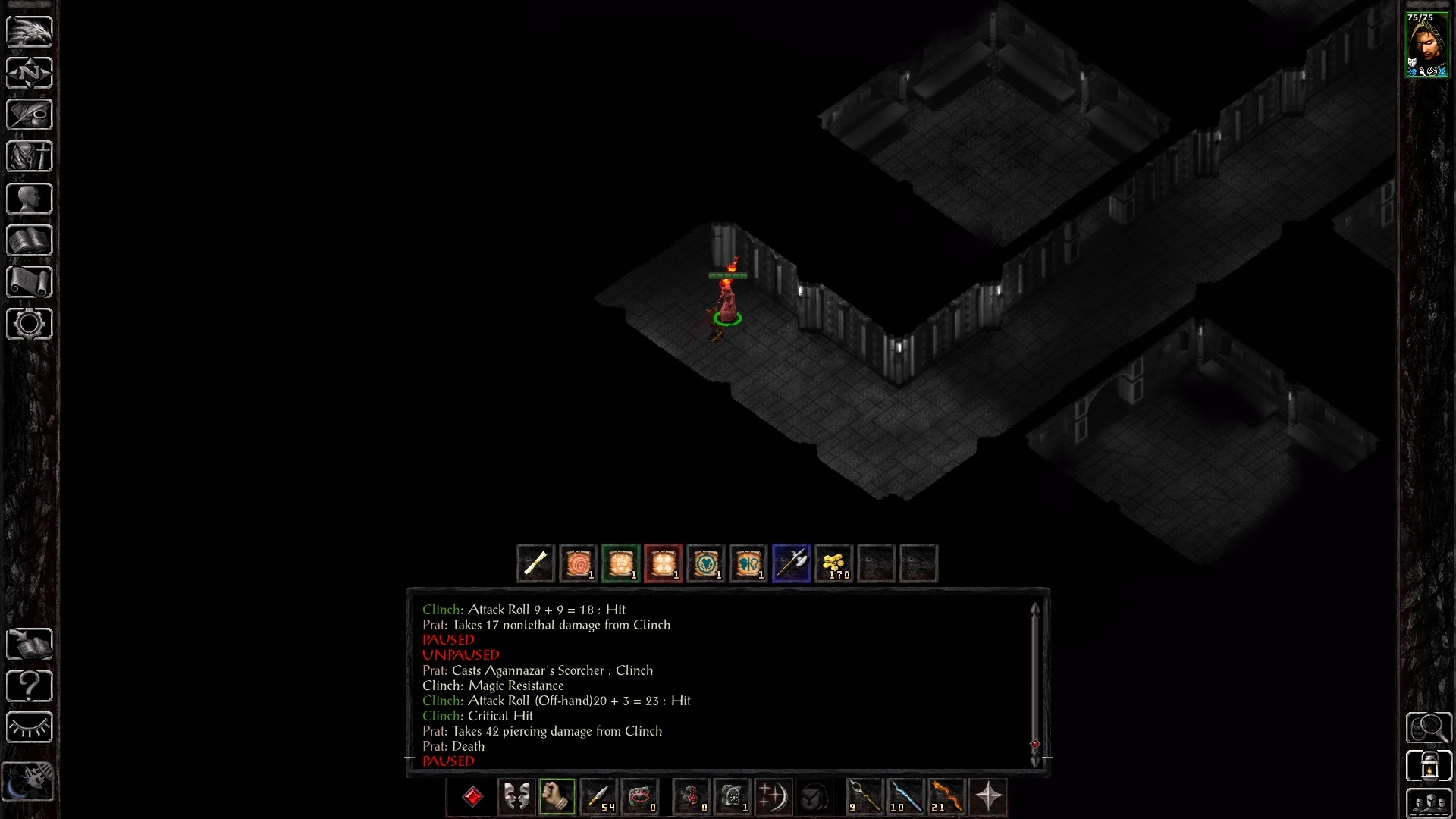
Task: Open the mage spellbook
Action: [x=30, y=240]
